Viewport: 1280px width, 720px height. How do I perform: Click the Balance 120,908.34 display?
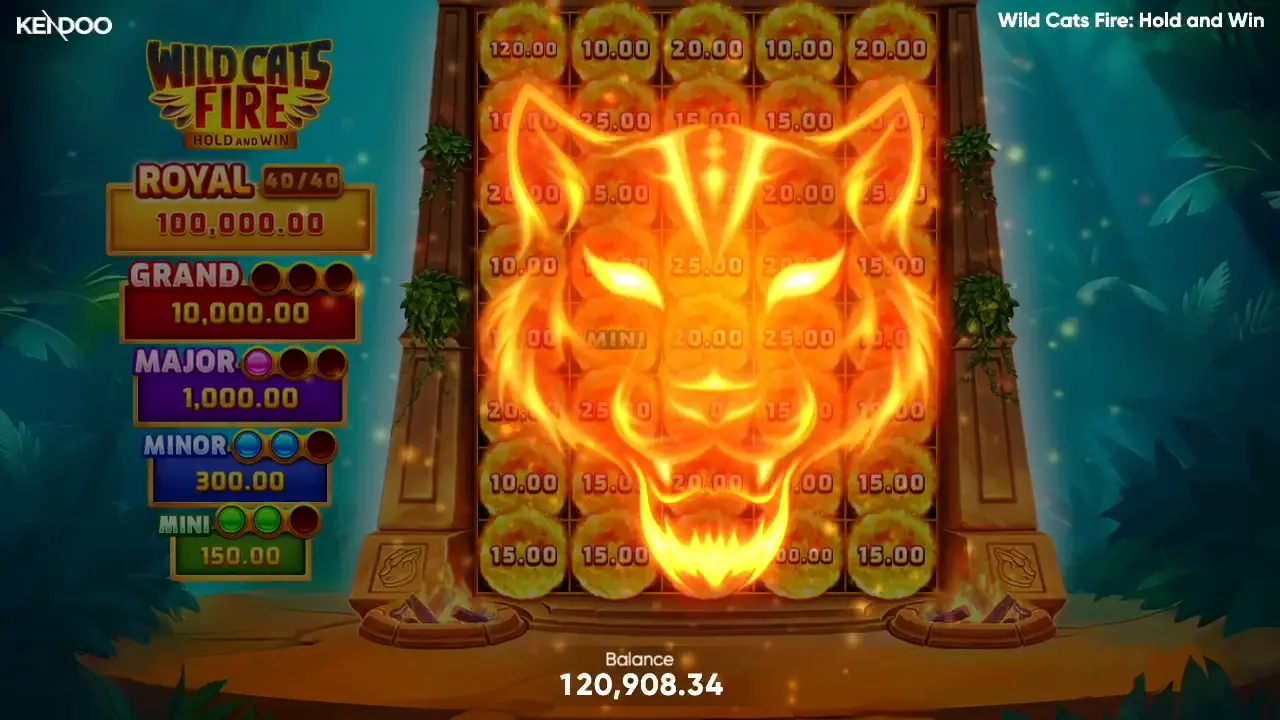pyautogui.click(x=640, y=675)
